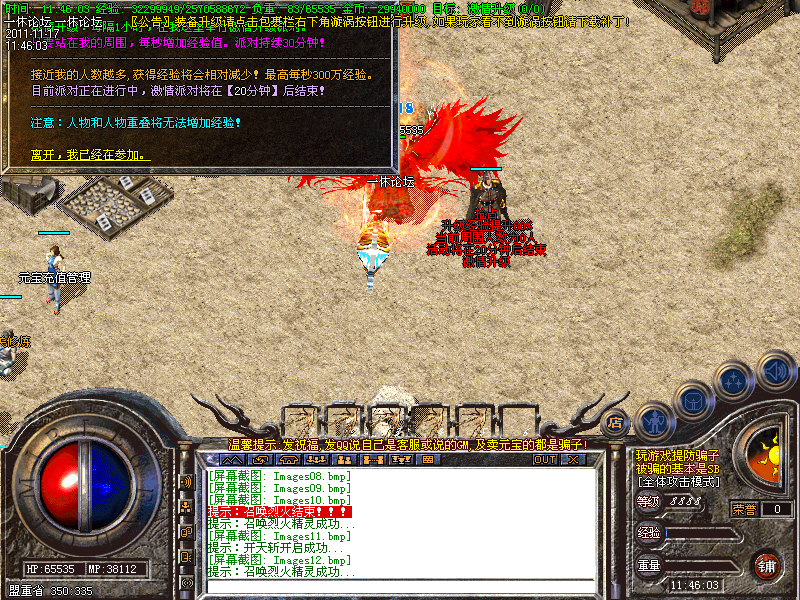Click the red 铺 stall button
The width and height of the screenshot is (800, 600).
pyautogui.click(x=767, y=565)
